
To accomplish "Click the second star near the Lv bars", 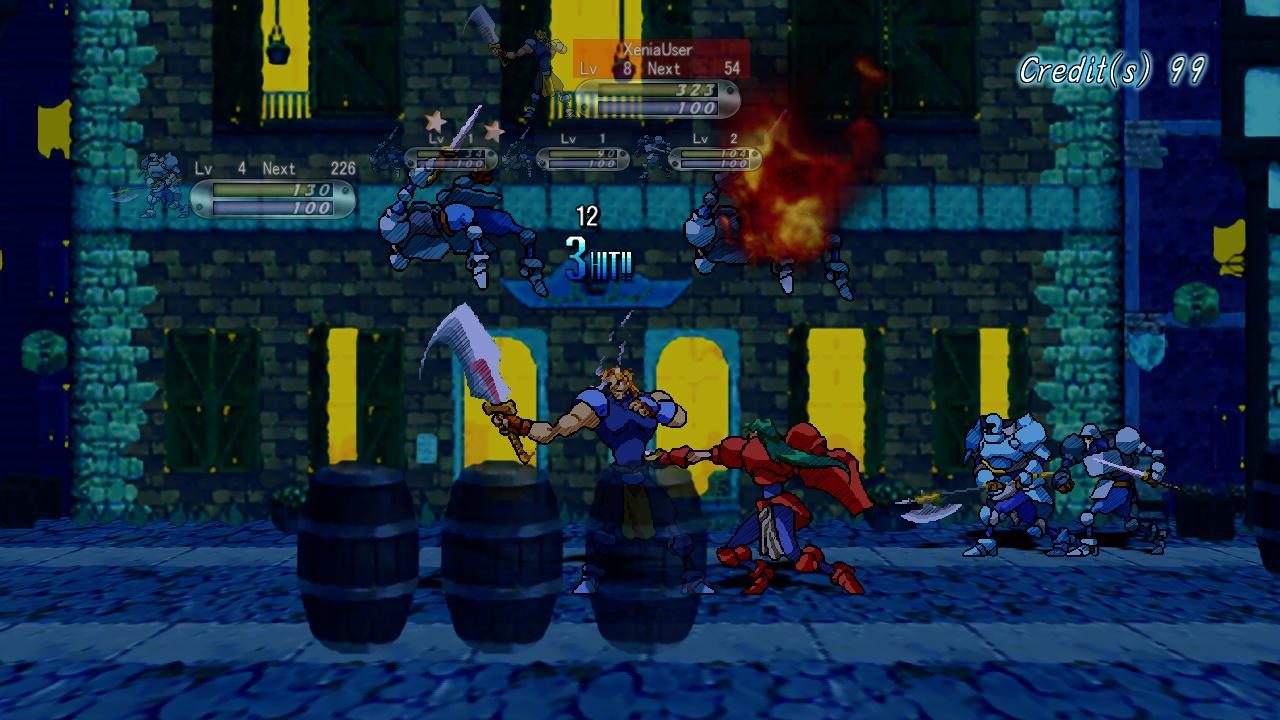I will coord(492,131).
